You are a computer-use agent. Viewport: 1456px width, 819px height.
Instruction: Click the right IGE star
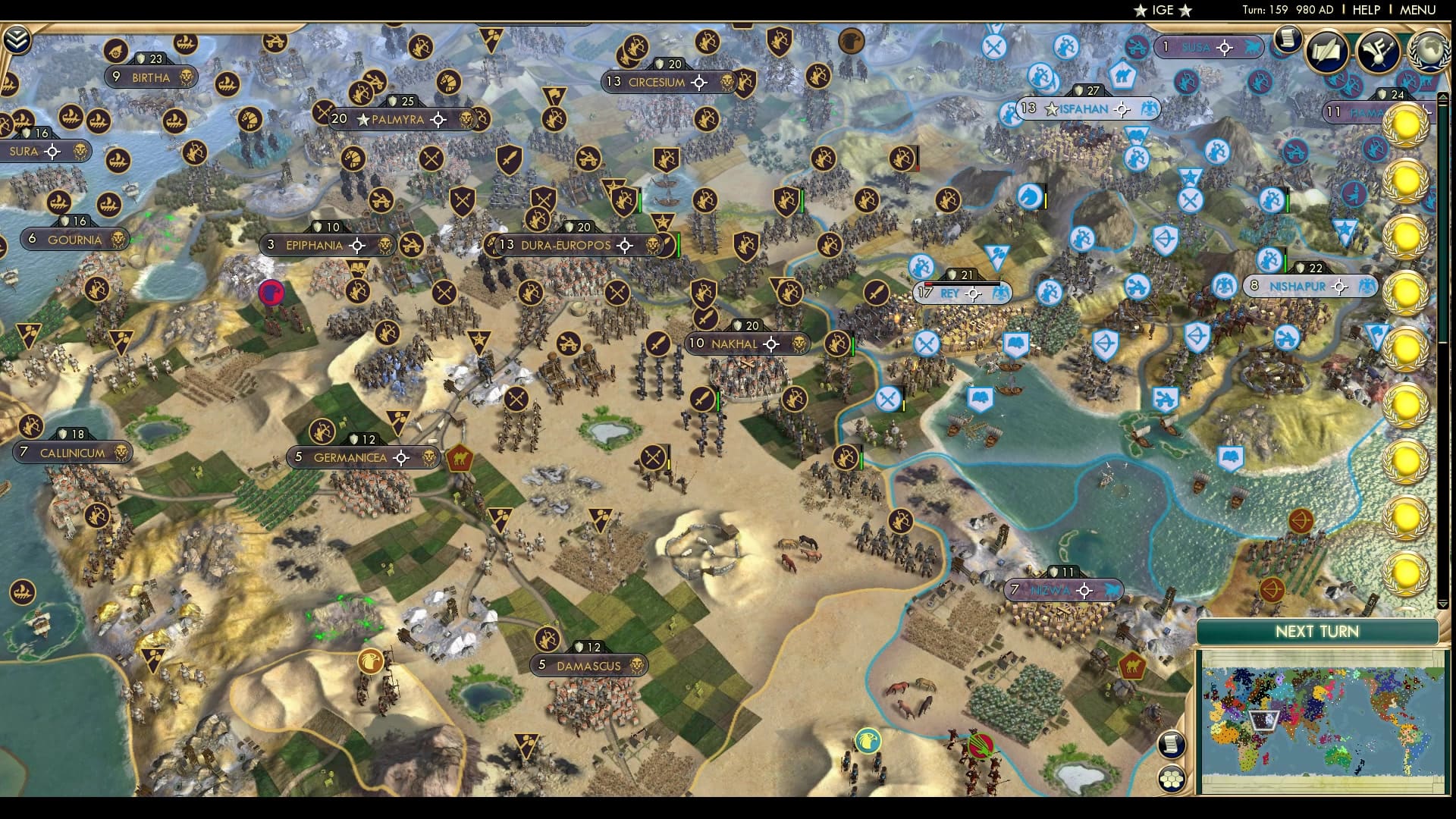click(x=1185, y=11)
